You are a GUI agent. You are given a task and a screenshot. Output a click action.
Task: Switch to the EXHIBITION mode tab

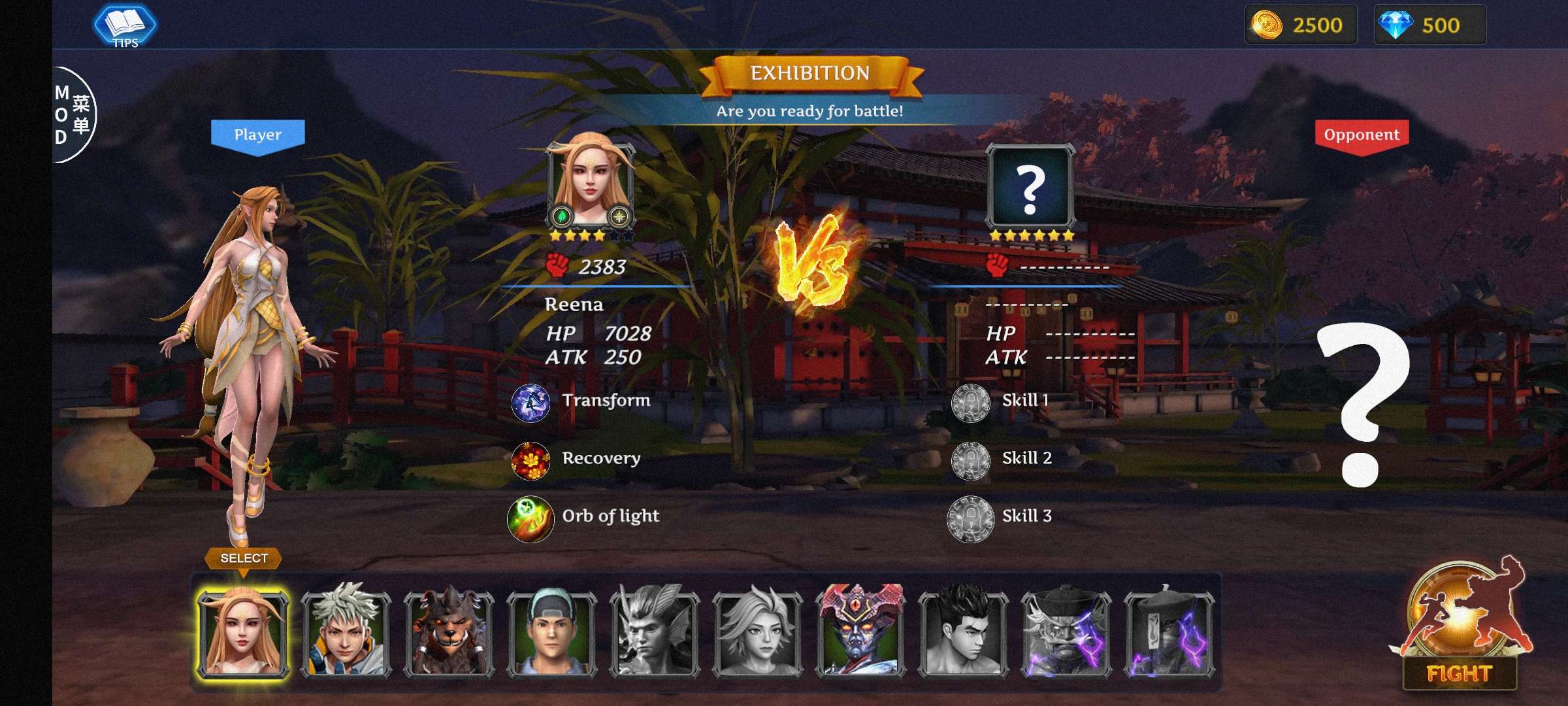point(812,74)
